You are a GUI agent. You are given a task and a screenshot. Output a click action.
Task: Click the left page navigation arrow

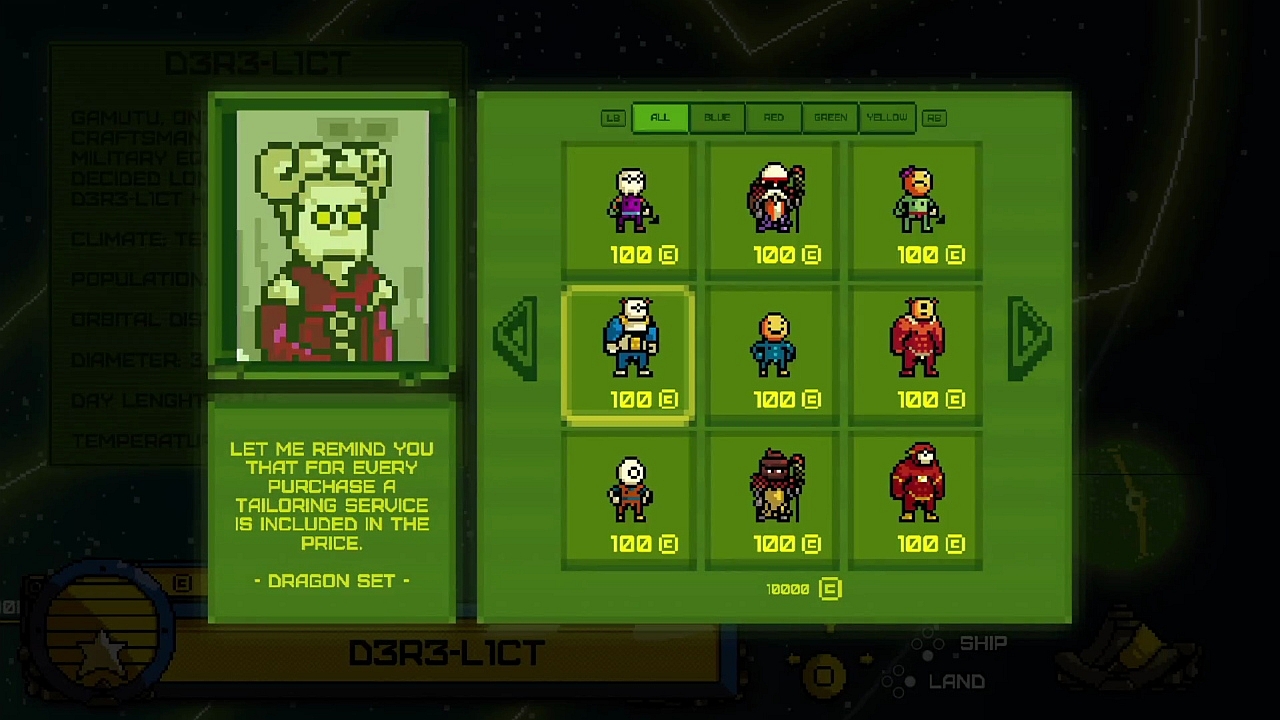514,340
